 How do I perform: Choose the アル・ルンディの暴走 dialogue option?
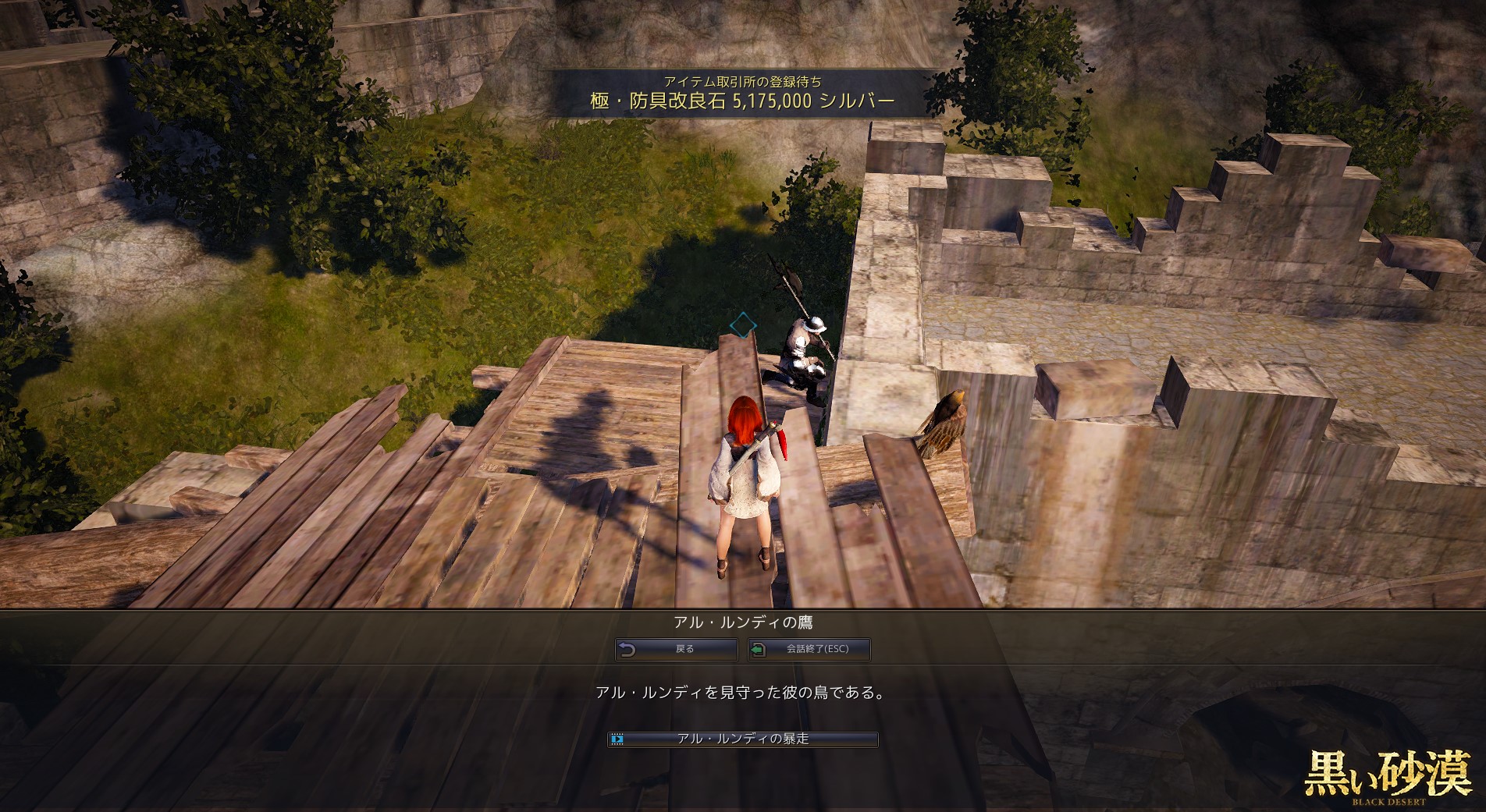pyautogui.click(x=743, y=739)
